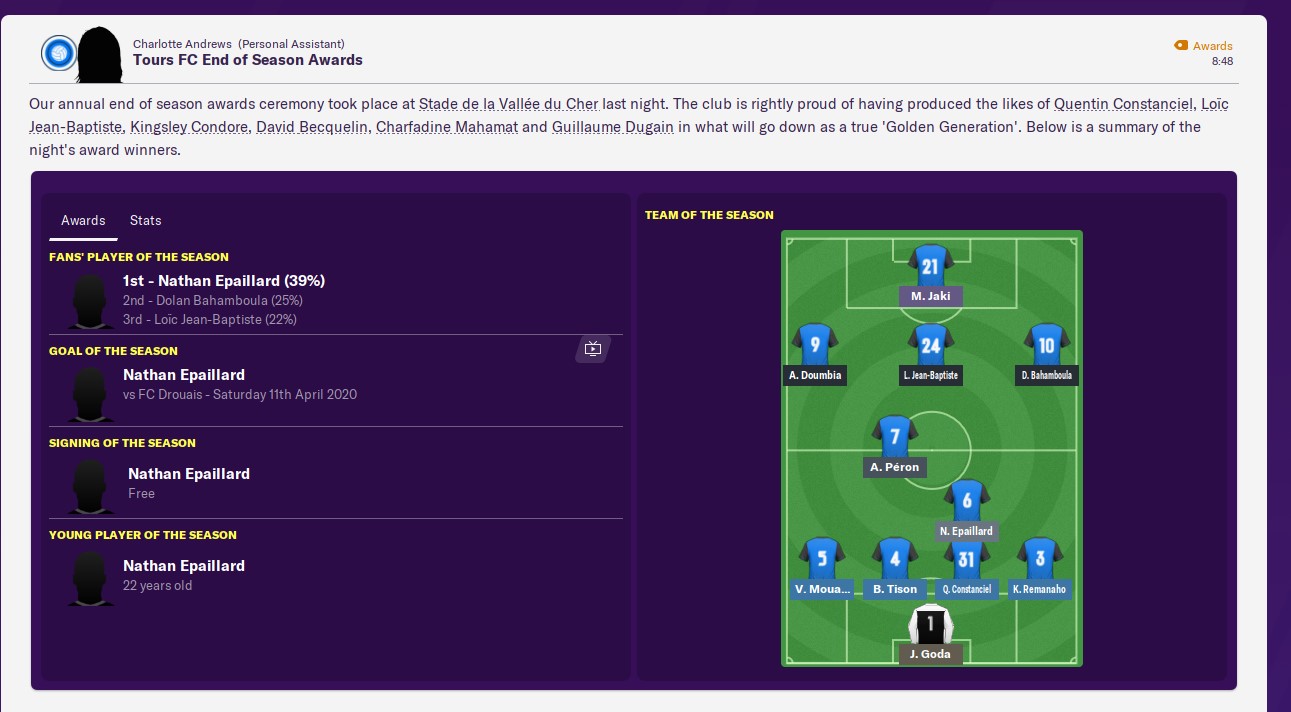Select M. Jaki on the team pitch
1291x712 pixels.
pos(930,268)
